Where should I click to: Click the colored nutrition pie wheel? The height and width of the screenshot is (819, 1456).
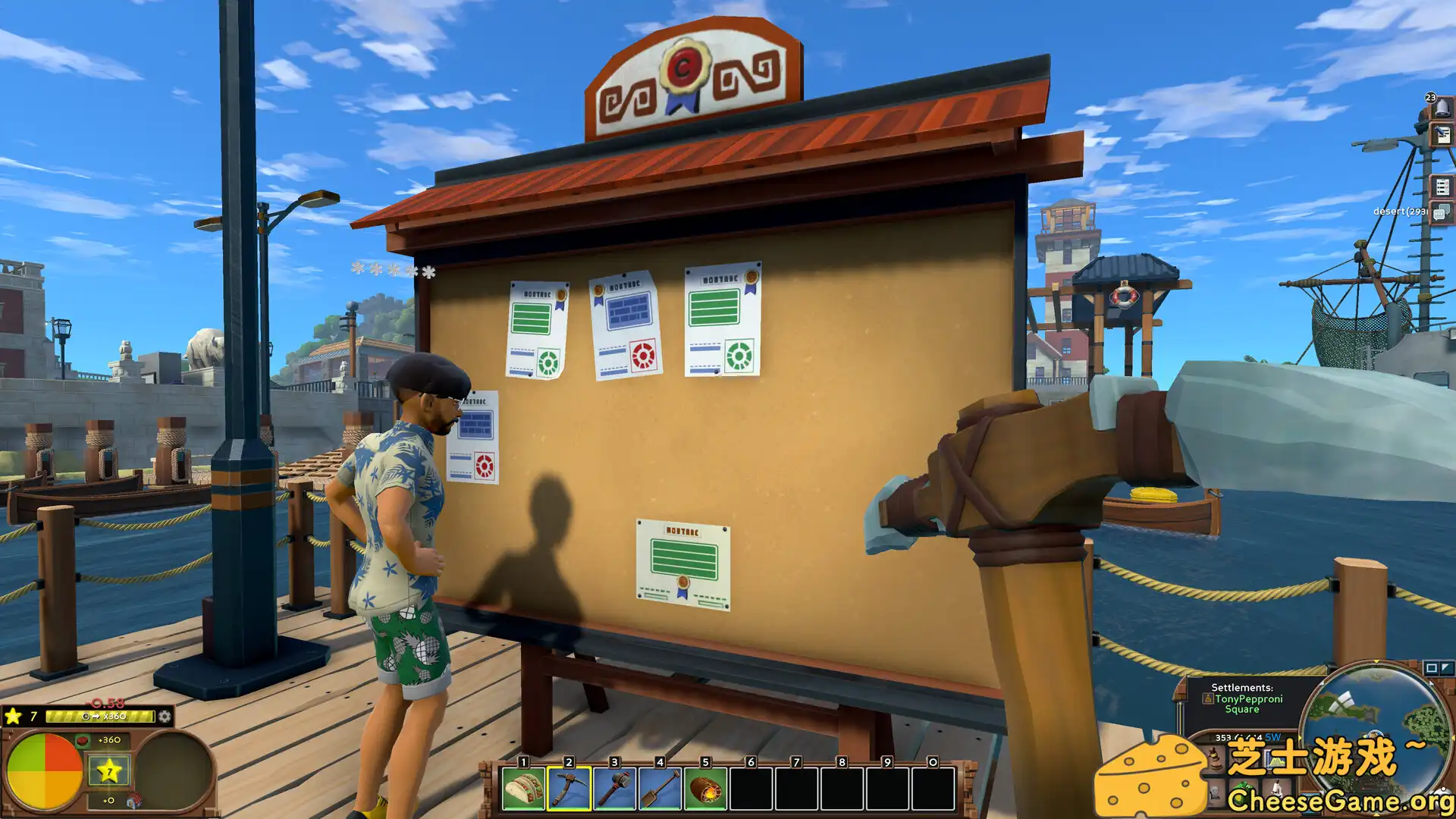pyautogui.click(x=45, y=771)
